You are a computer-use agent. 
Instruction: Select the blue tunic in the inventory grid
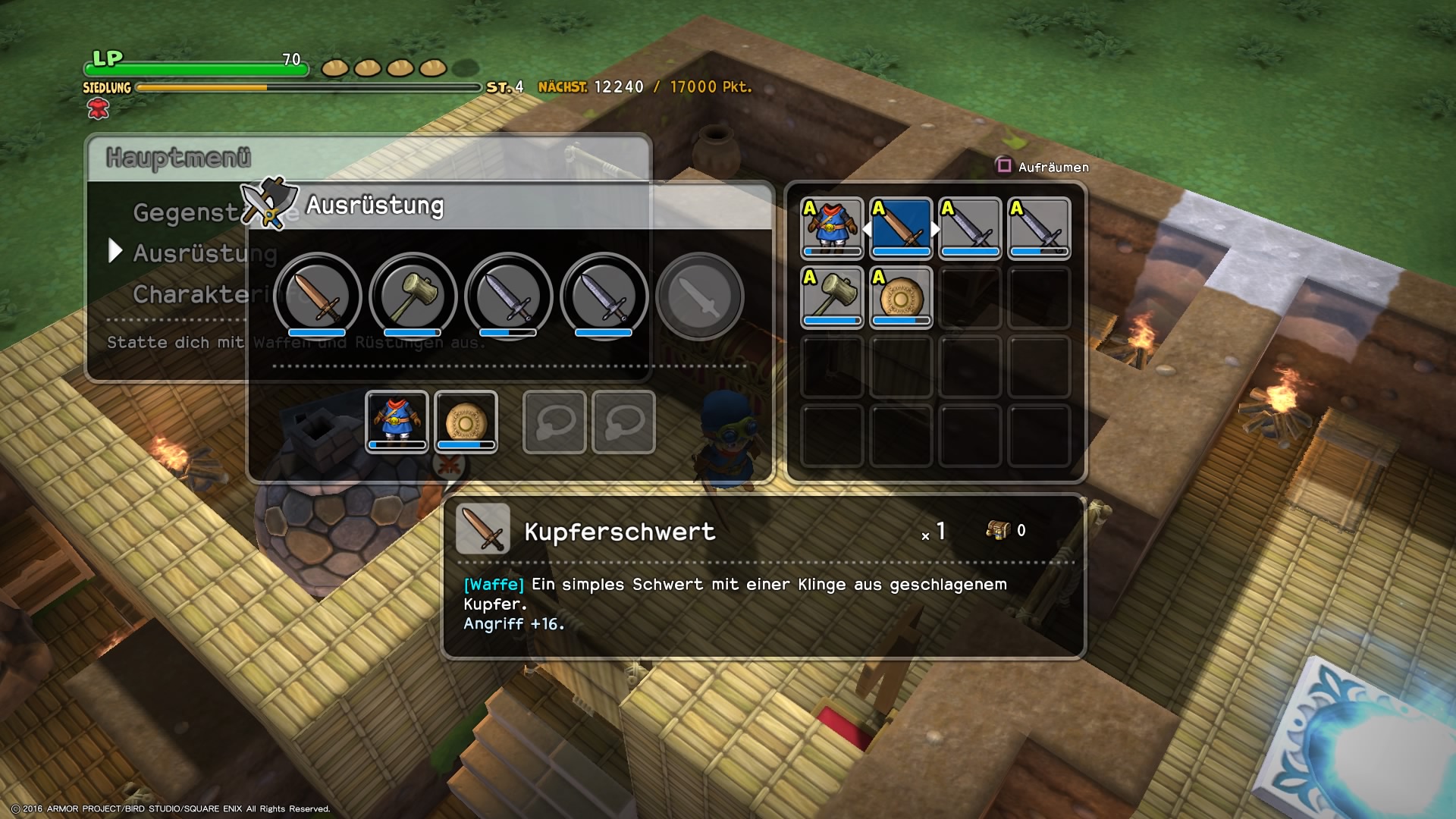pyautogui.click(x=832, y=228)
